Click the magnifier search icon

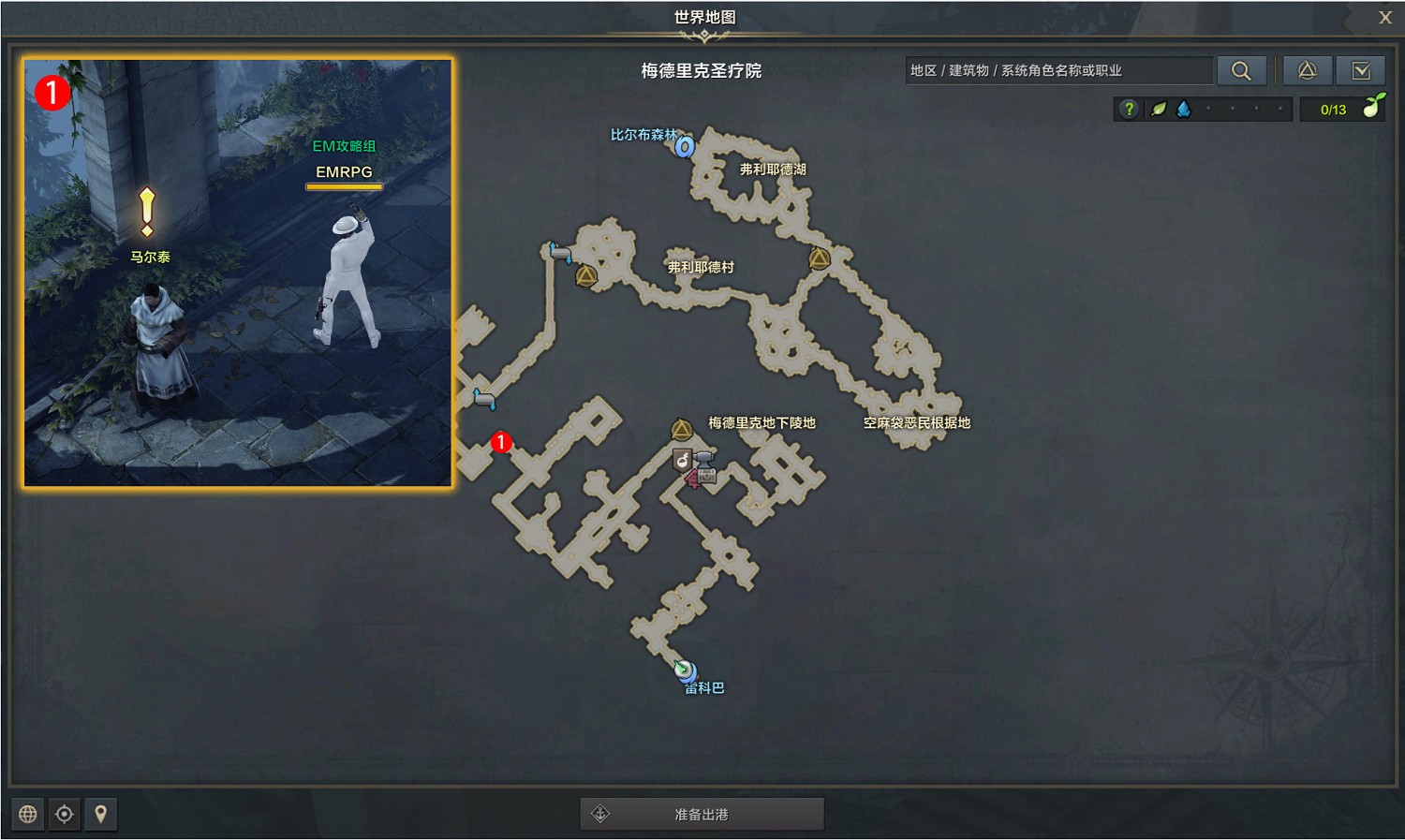point(1242,70)
